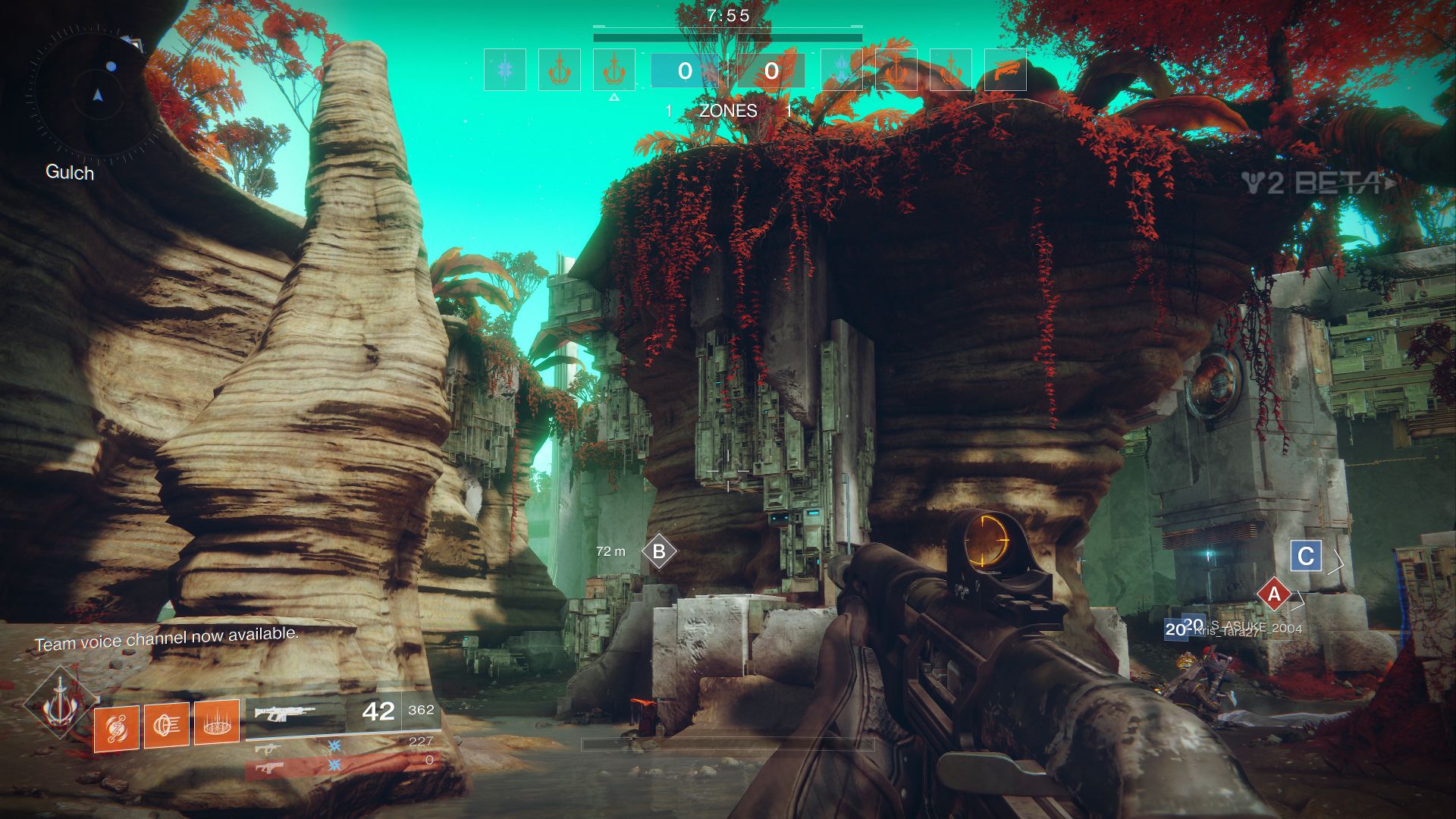The height and width of the screenshot is (819, 1456).
Task: Select the ZONES scoreboard tab
Action: [x=728, y=111]
